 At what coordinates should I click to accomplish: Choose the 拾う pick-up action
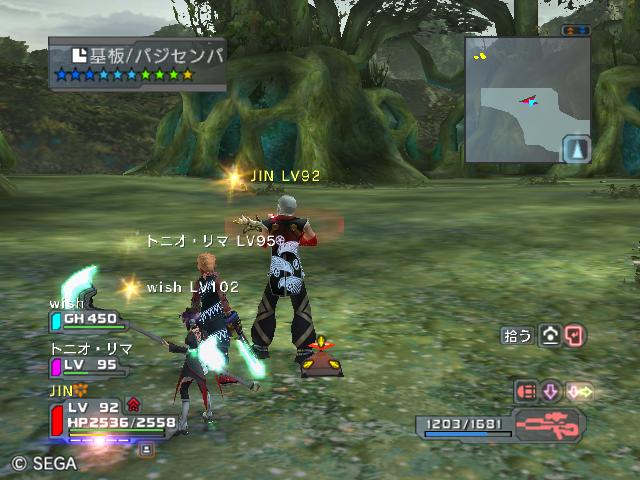pyautogui.click(x=518, y=336)
